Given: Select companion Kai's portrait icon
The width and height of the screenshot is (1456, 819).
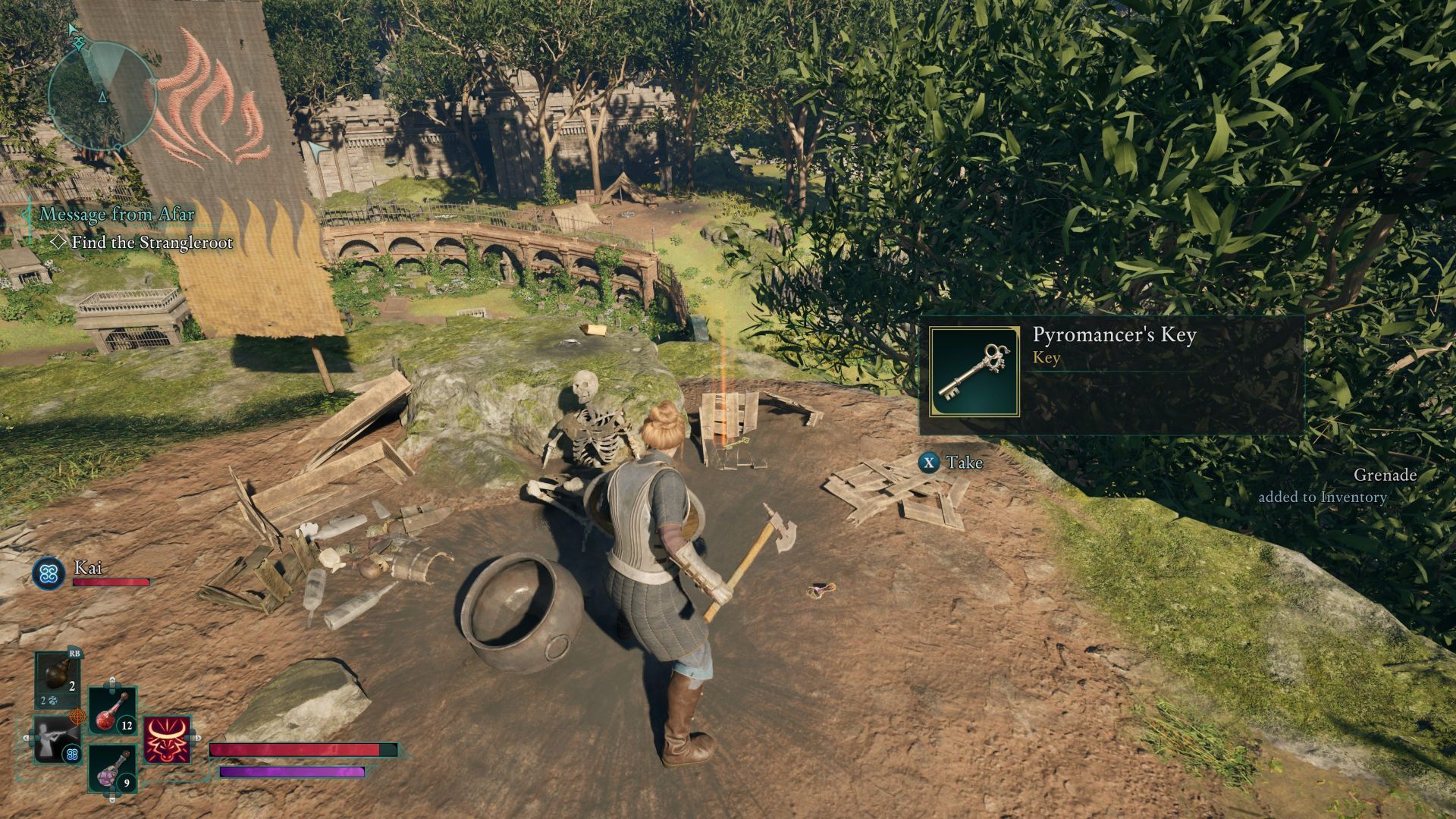Looking at the screenshot, I should [x=49, y=573].
